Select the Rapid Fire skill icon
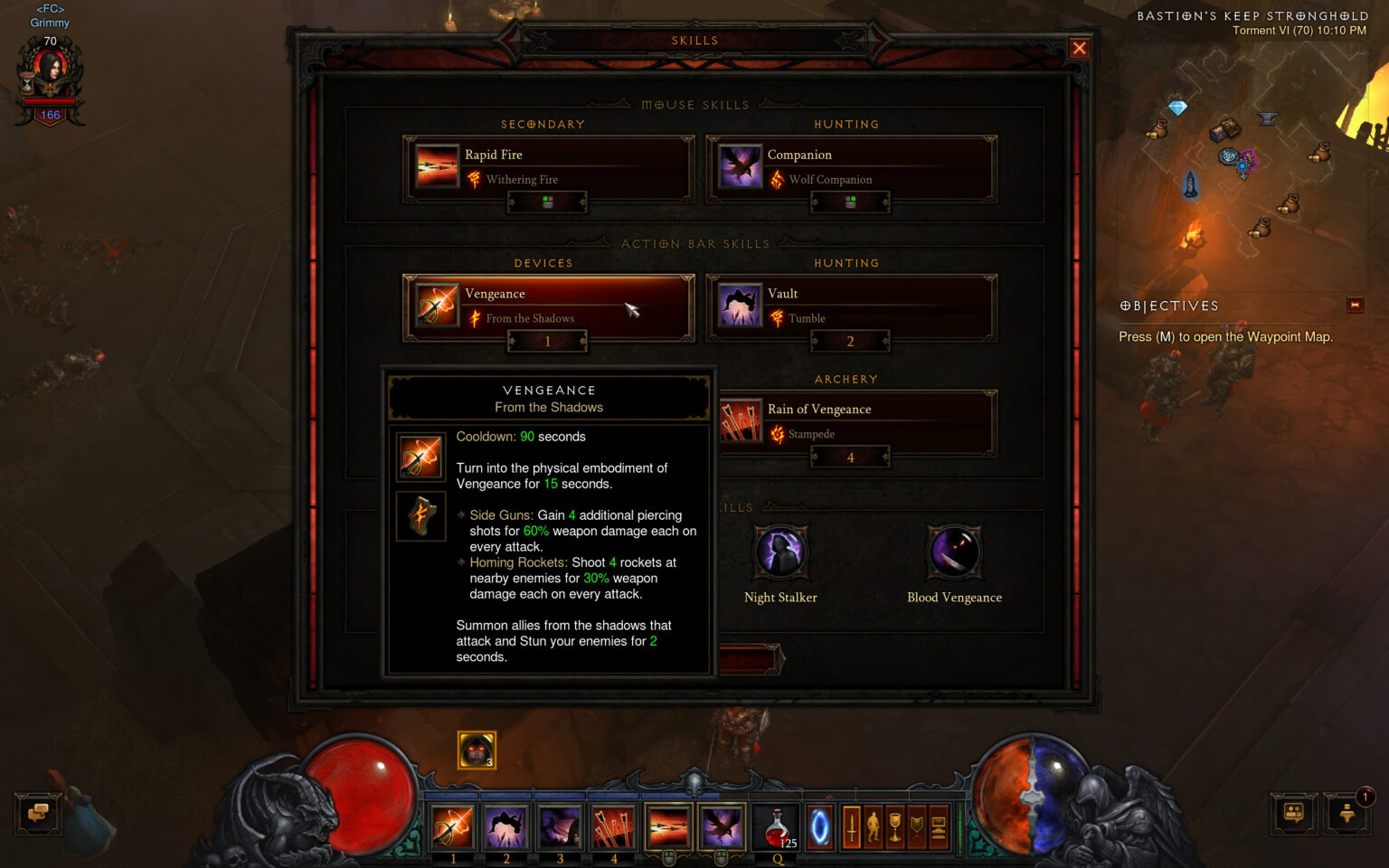1389x868 pixels. point(437,167)
